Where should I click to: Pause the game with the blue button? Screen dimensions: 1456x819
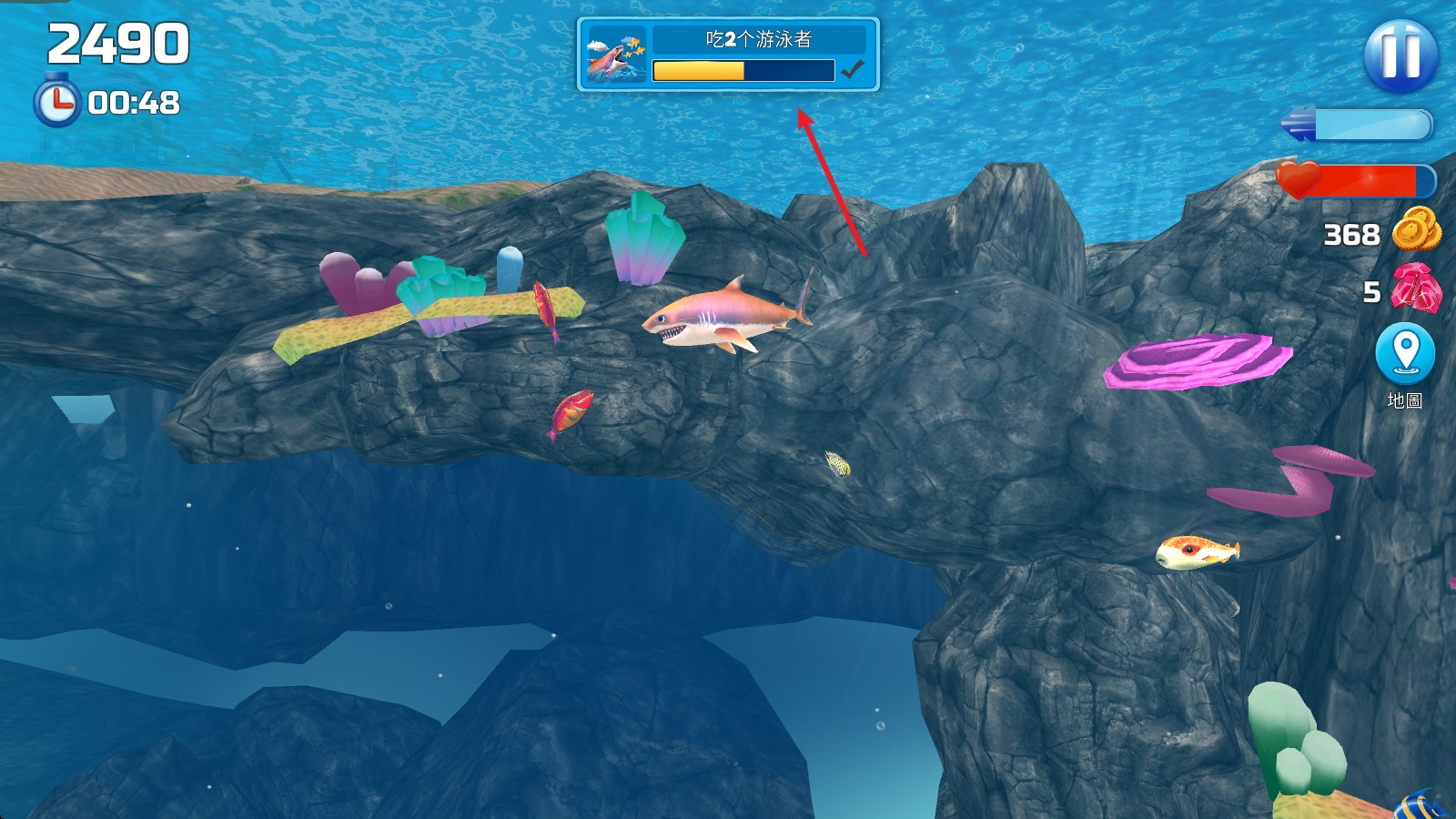pyautogui.click(x=1400, y=56)
